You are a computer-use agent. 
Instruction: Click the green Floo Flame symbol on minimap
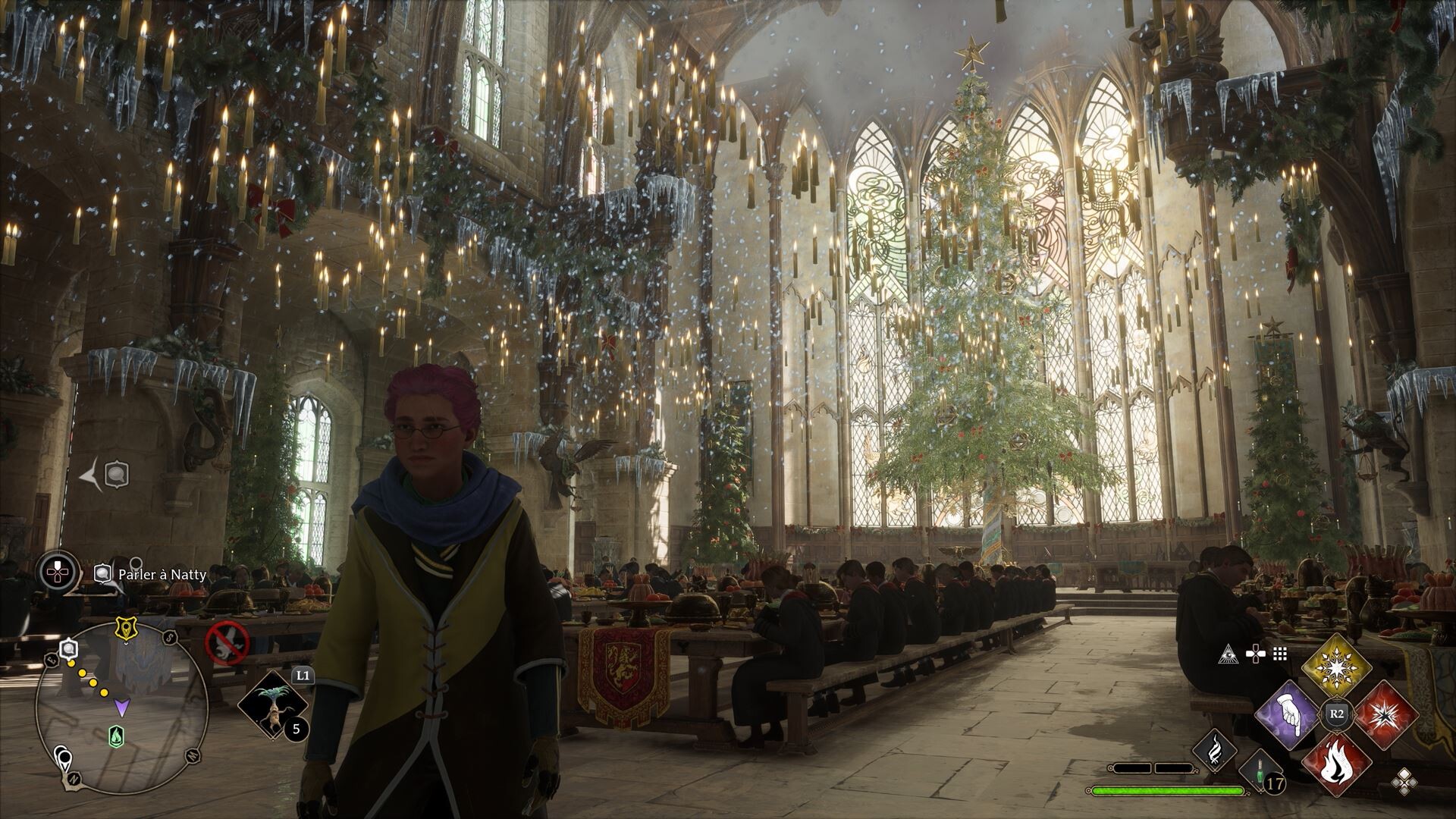point(115,736)
